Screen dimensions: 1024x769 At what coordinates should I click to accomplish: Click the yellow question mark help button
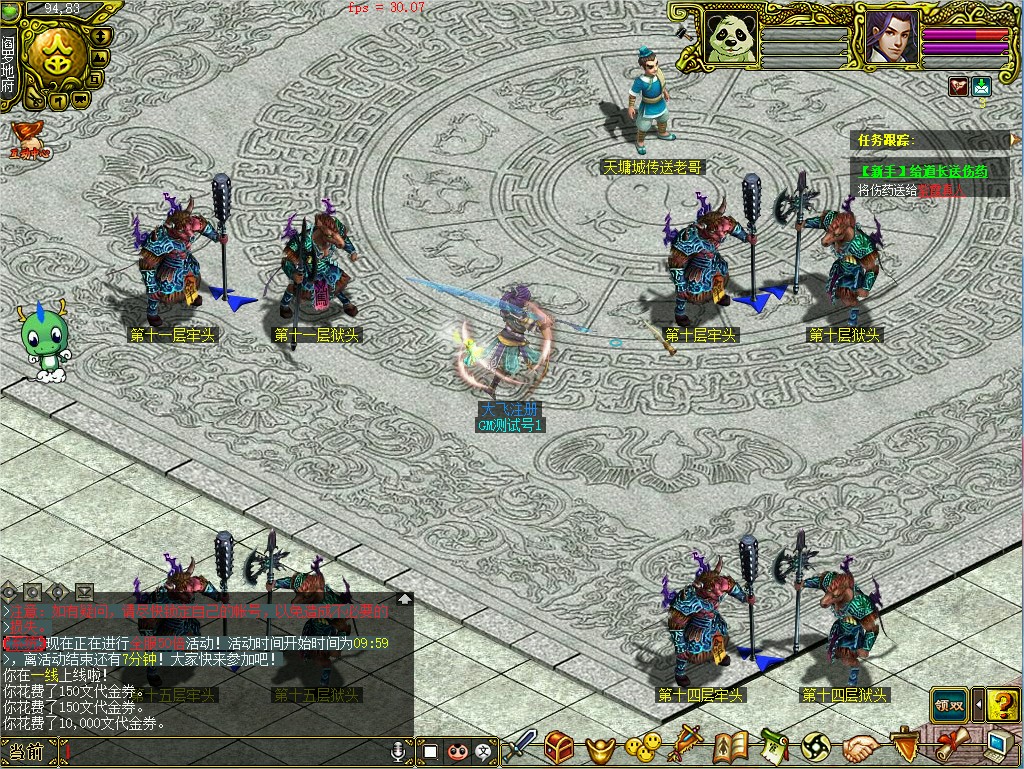(x=1002, y=705)
